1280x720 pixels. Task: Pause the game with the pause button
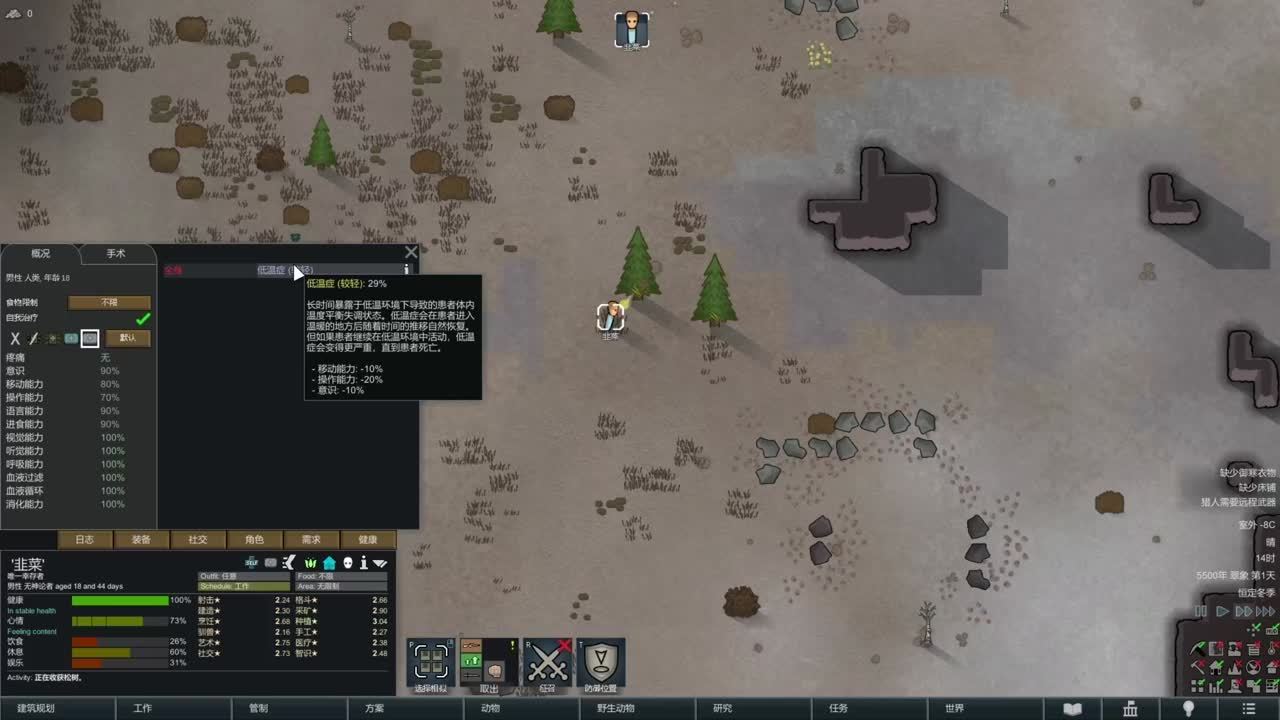(1201, 611)
